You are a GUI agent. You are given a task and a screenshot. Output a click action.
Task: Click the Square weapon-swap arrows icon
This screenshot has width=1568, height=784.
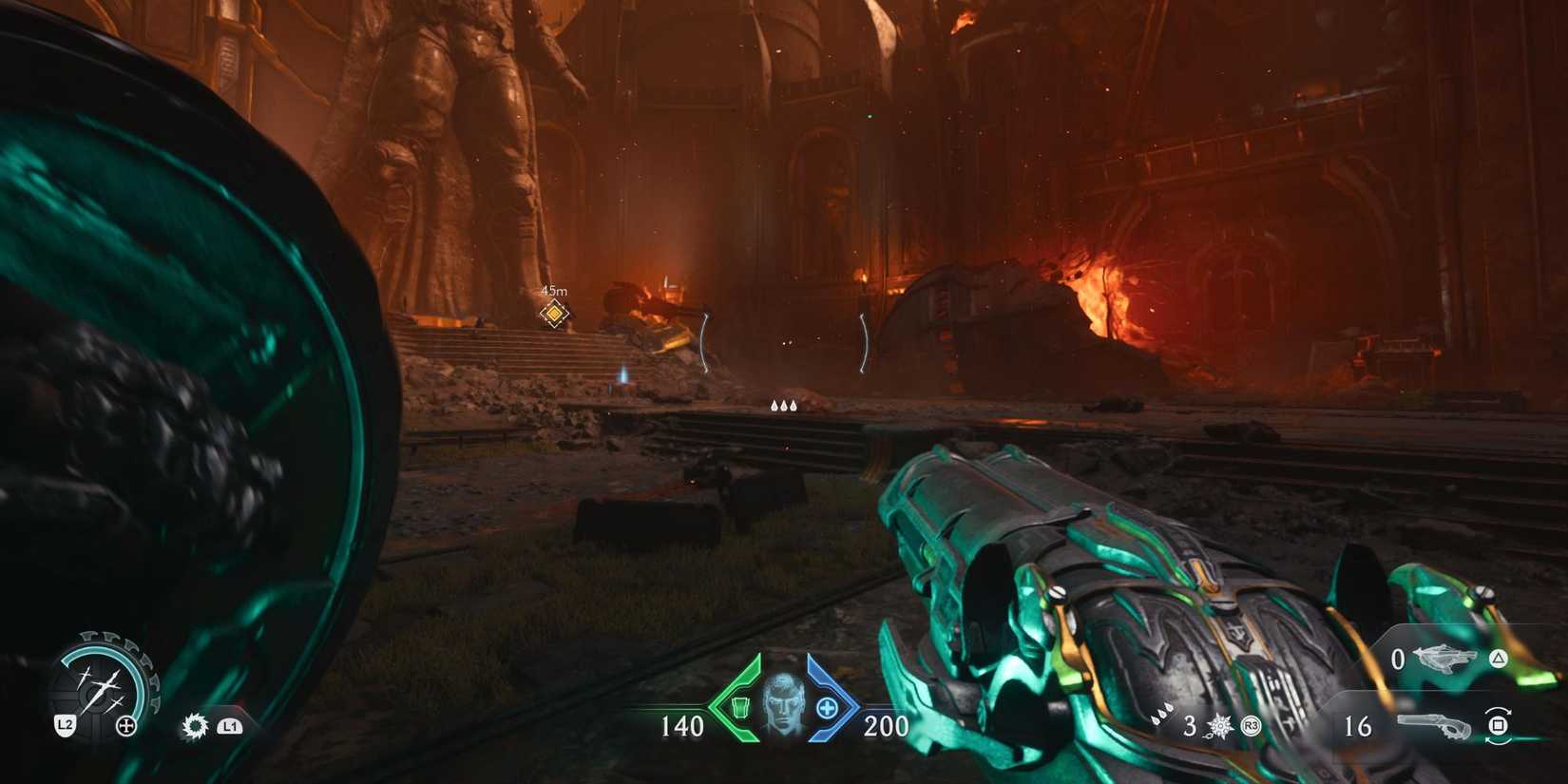pos(1499,726)
